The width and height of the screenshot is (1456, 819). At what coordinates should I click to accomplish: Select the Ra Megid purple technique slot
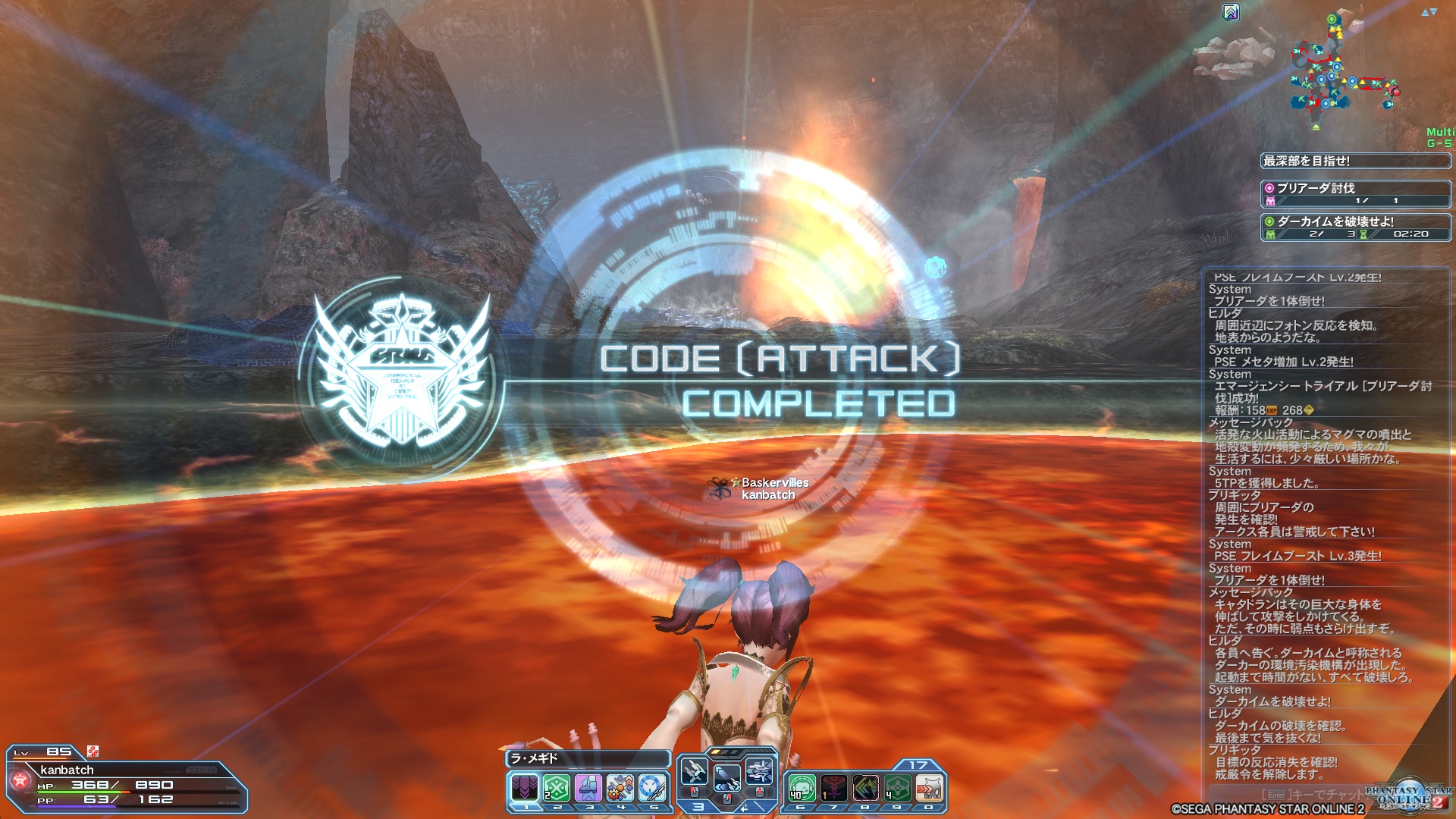(524, 788)
